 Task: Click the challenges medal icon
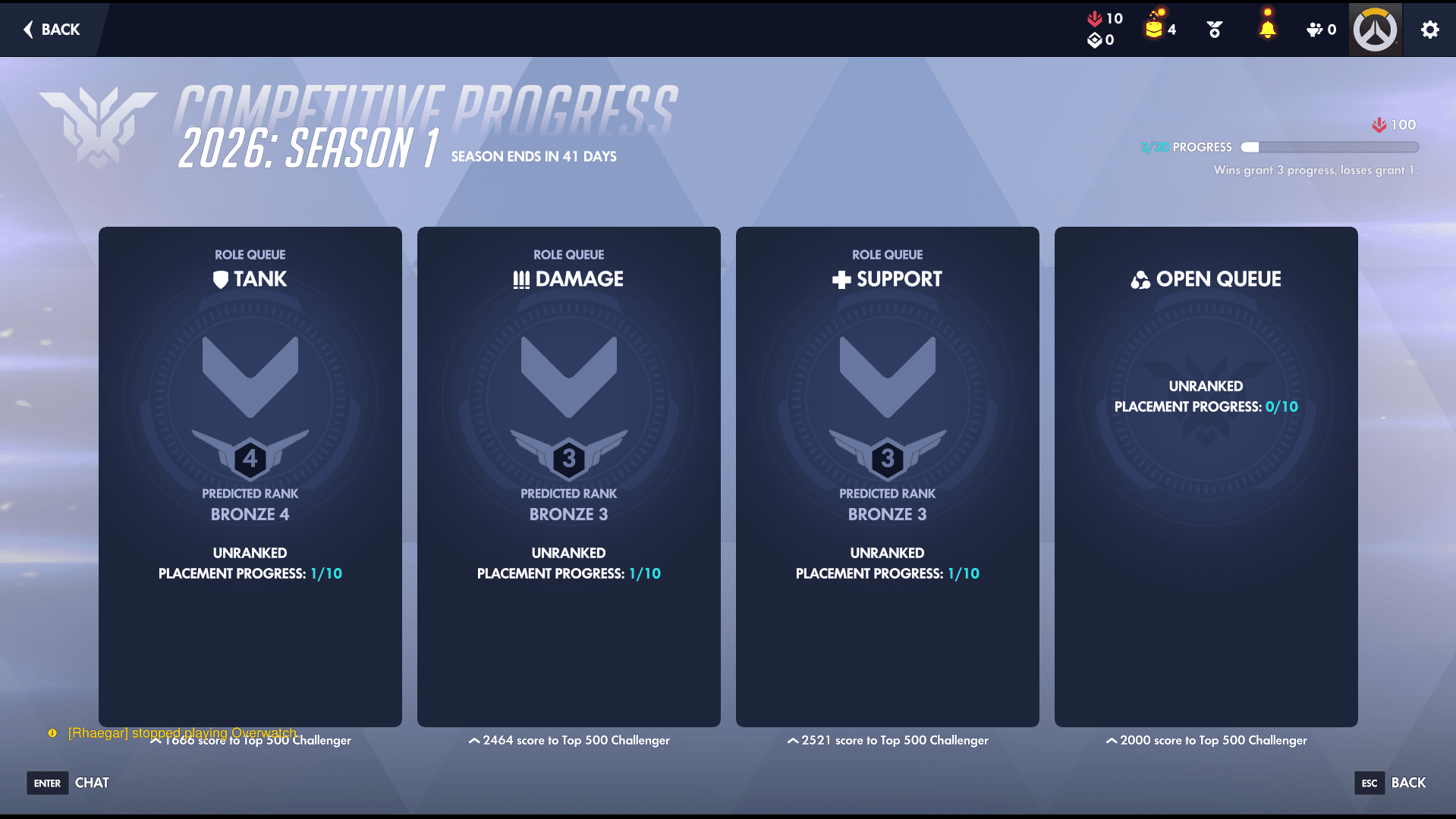coord(1213,29)
